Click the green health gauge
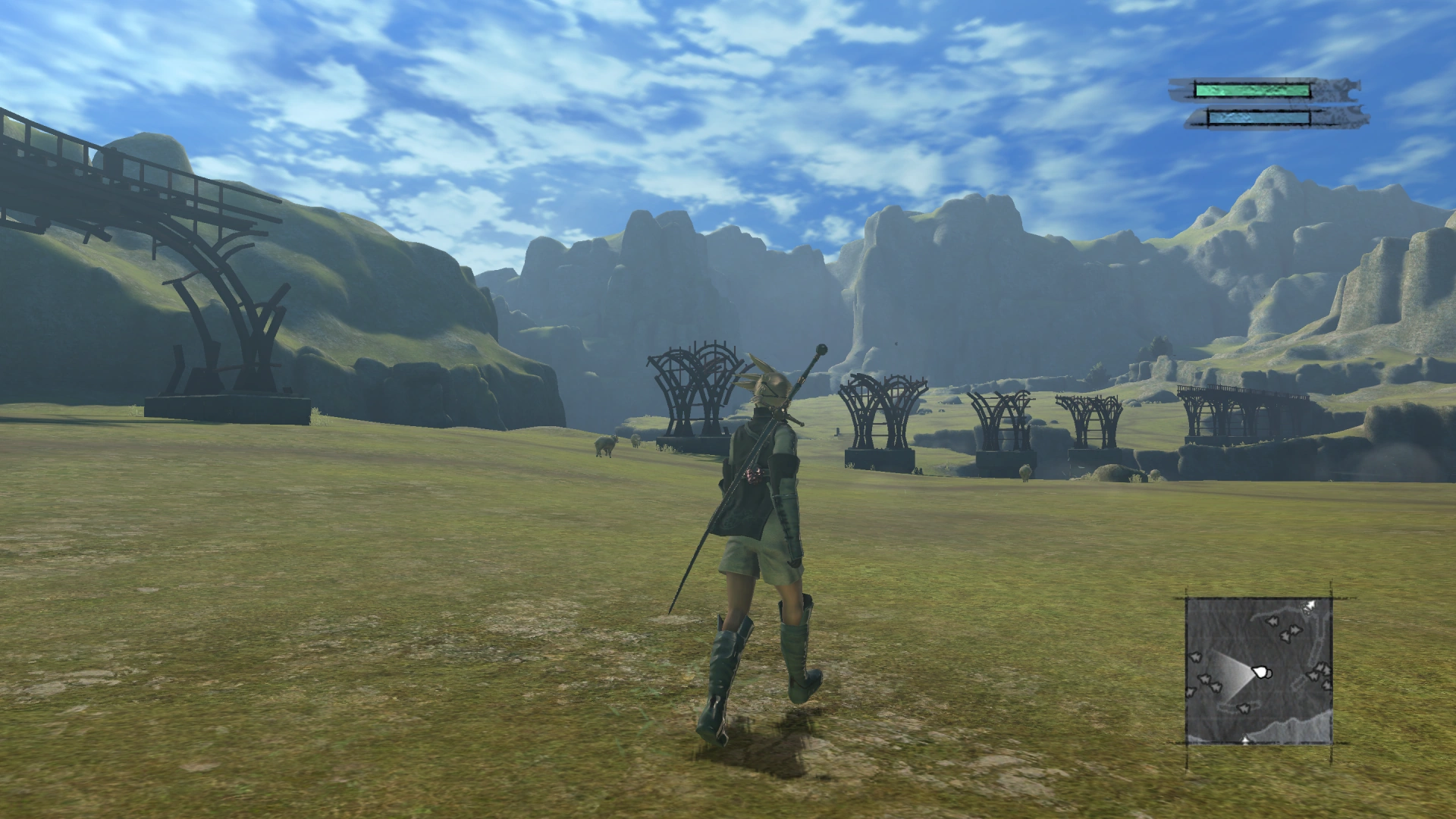 click(1251, 89)
